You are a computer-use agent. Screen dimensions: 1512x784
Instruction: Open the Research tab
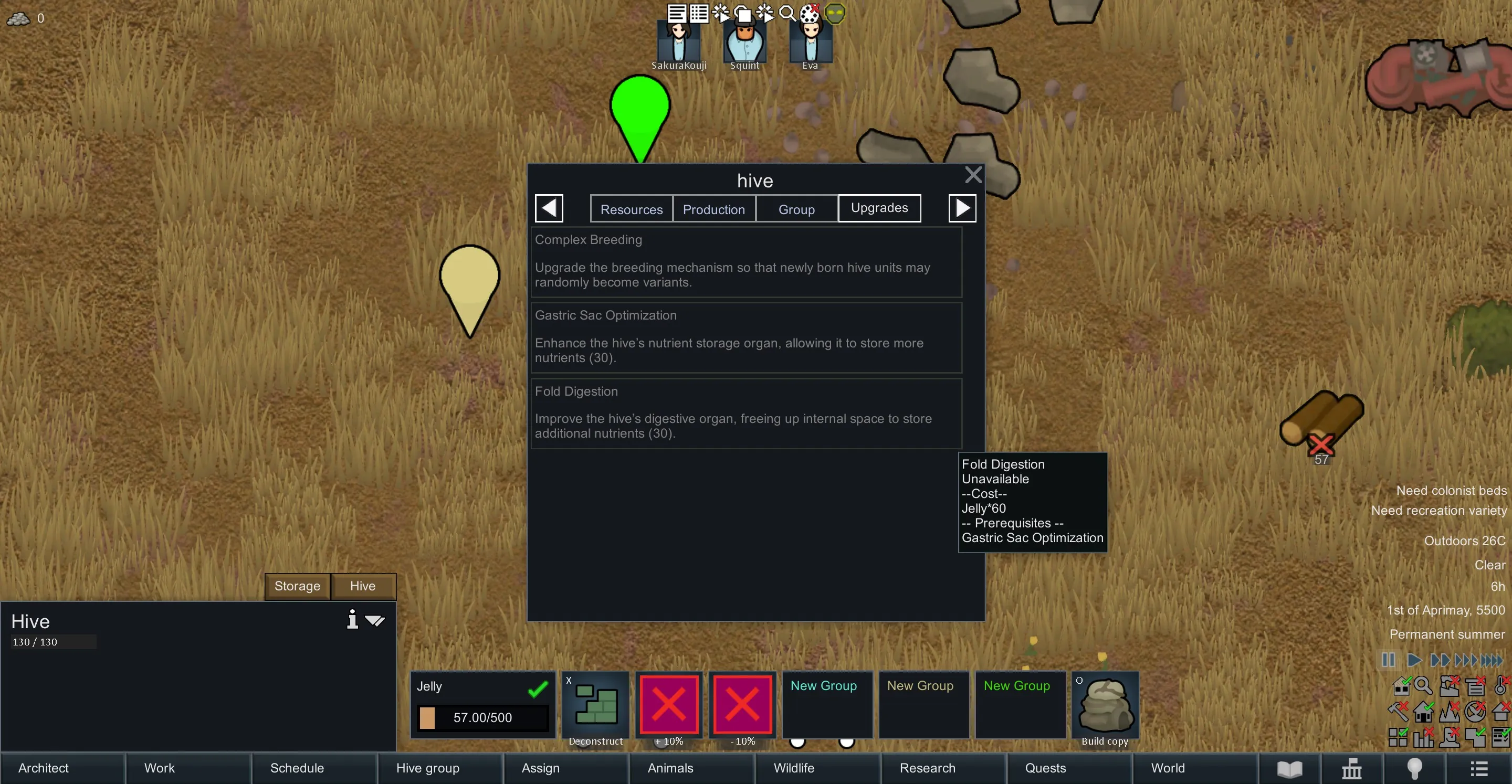point(927,768)
